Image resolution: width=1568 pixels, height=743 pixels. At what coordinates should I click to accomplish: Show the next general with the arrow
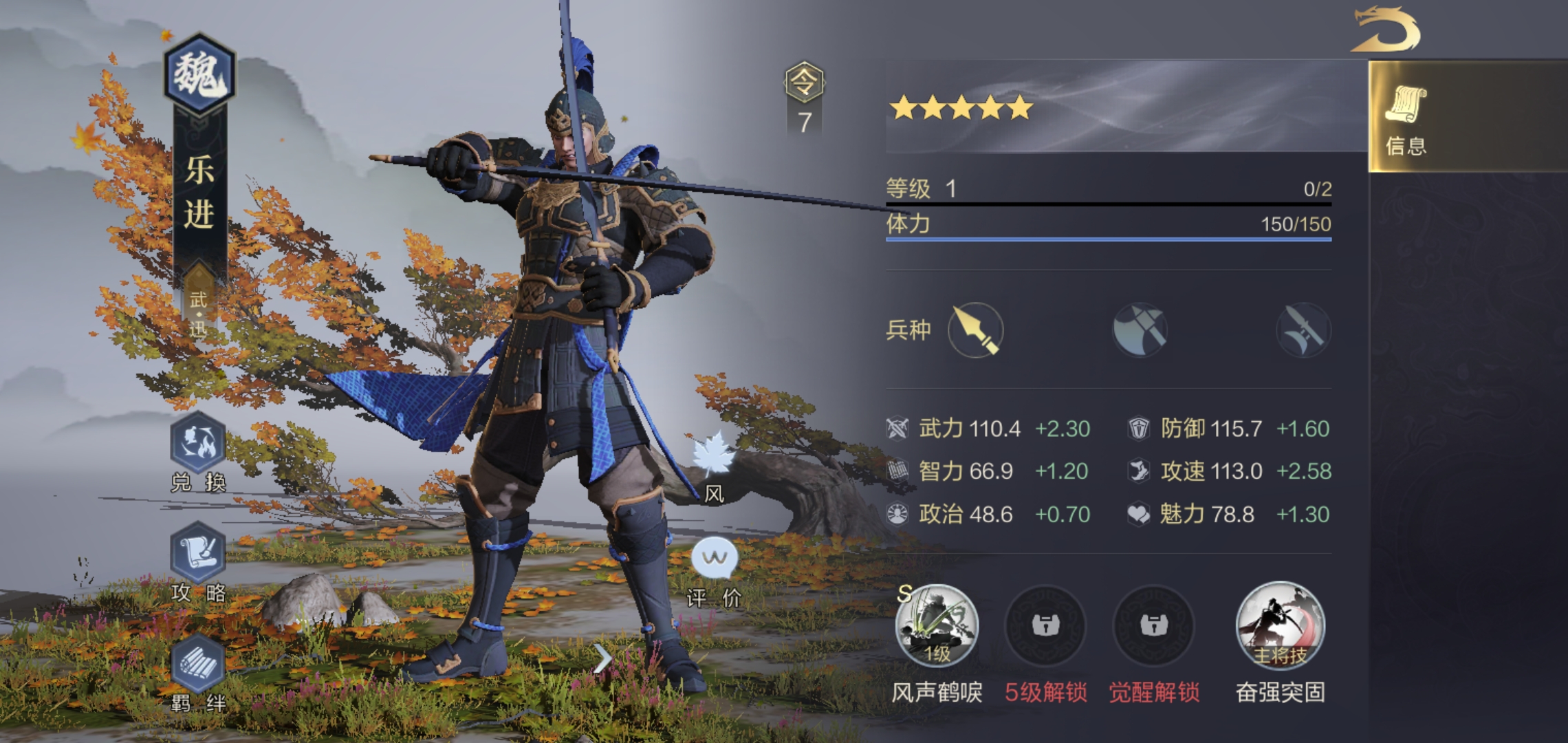tap(602, 658)
